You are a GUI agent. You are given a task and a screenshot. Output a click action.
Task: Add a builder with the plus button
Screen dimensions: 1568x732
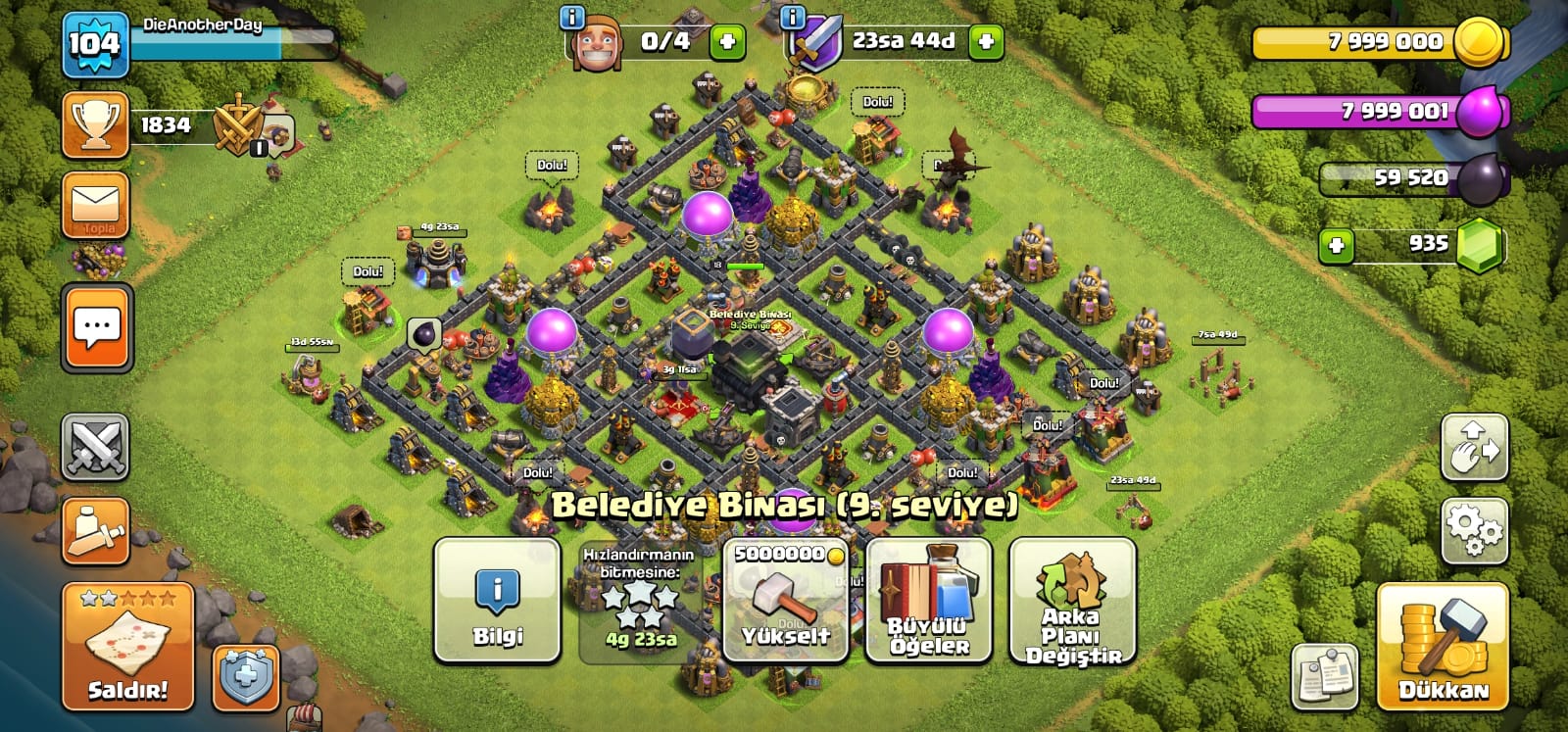727,41
